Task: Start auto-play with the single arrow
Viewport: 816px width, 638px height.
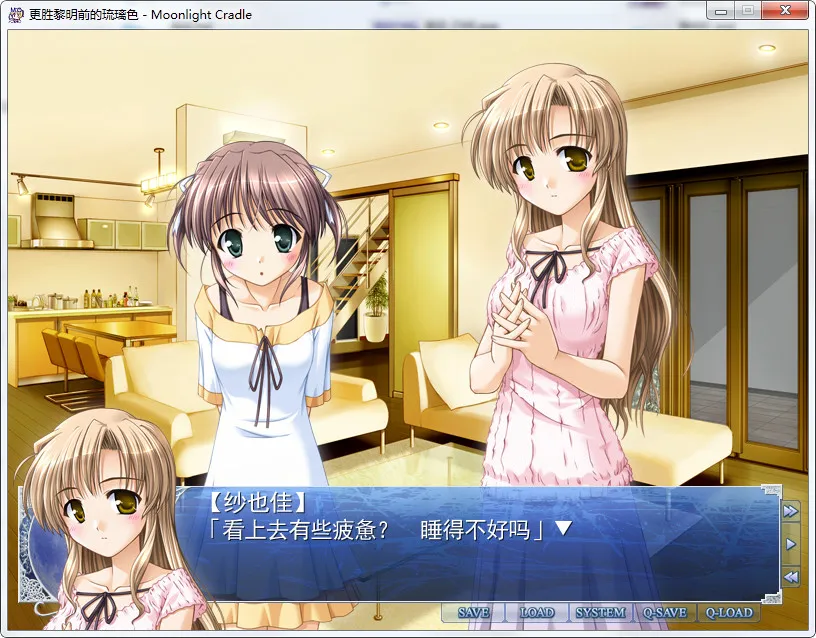Action: click(x=790, y=544)
